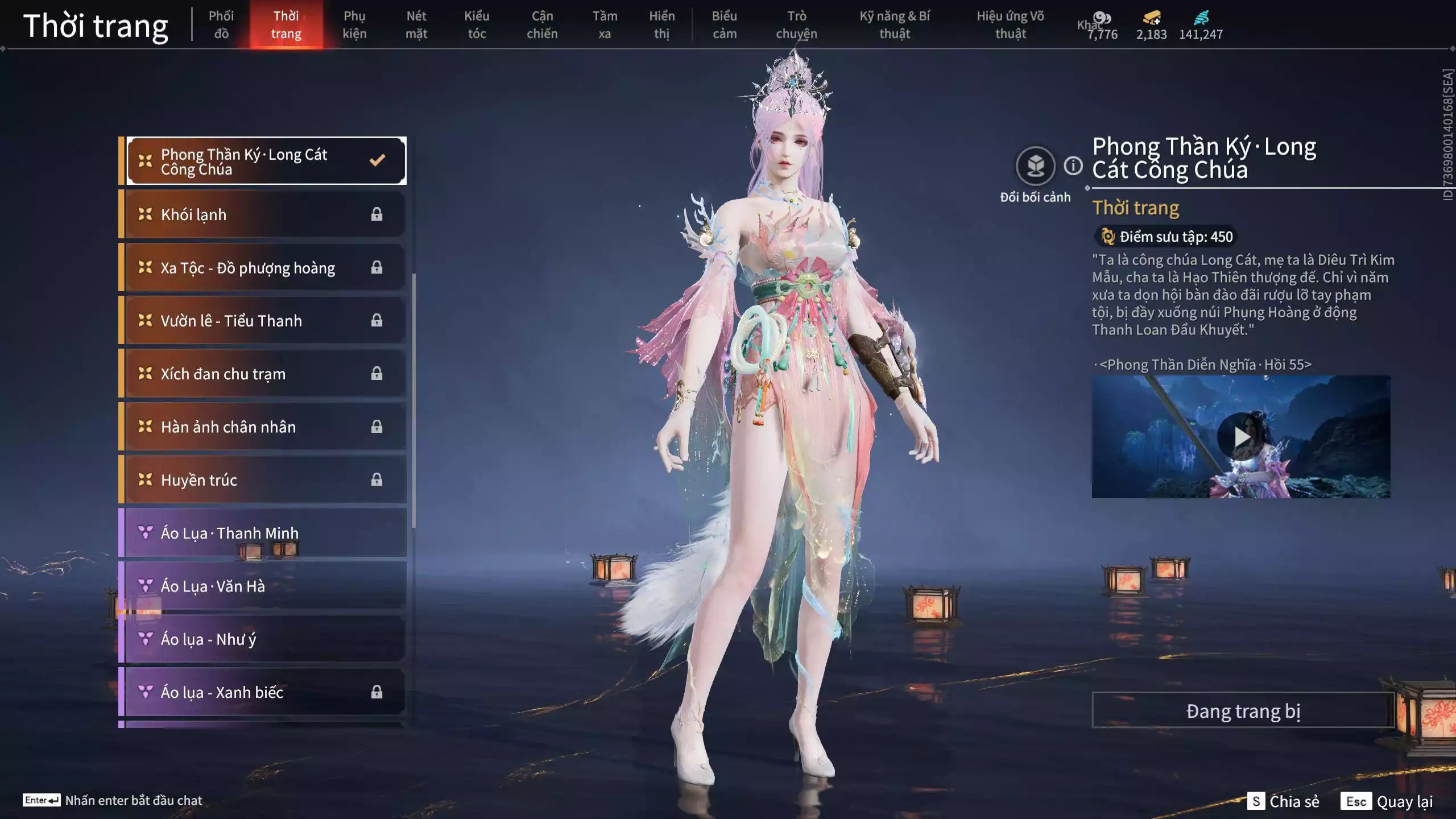The image size is (1456, 819).
Task: Go to the Kiểu tóc tab
Action: pos(477,24)
